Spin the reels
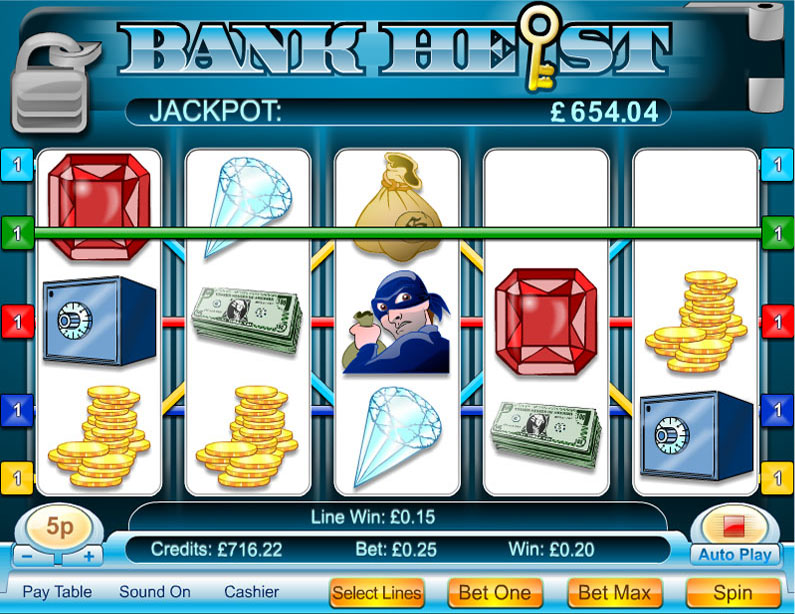 tap(732, 592)
